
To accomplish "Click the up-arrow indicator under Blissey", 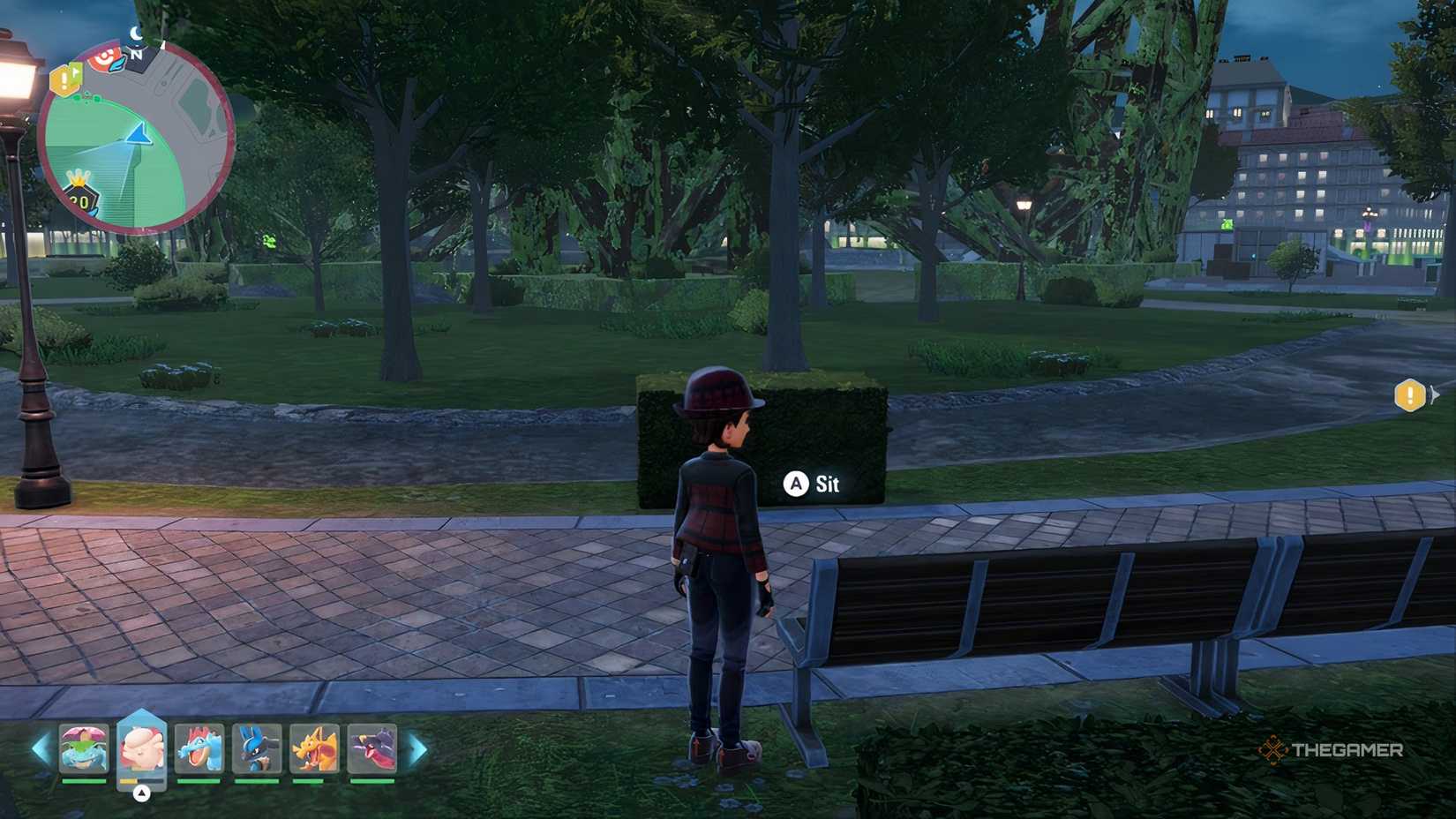I will (141, 793).
